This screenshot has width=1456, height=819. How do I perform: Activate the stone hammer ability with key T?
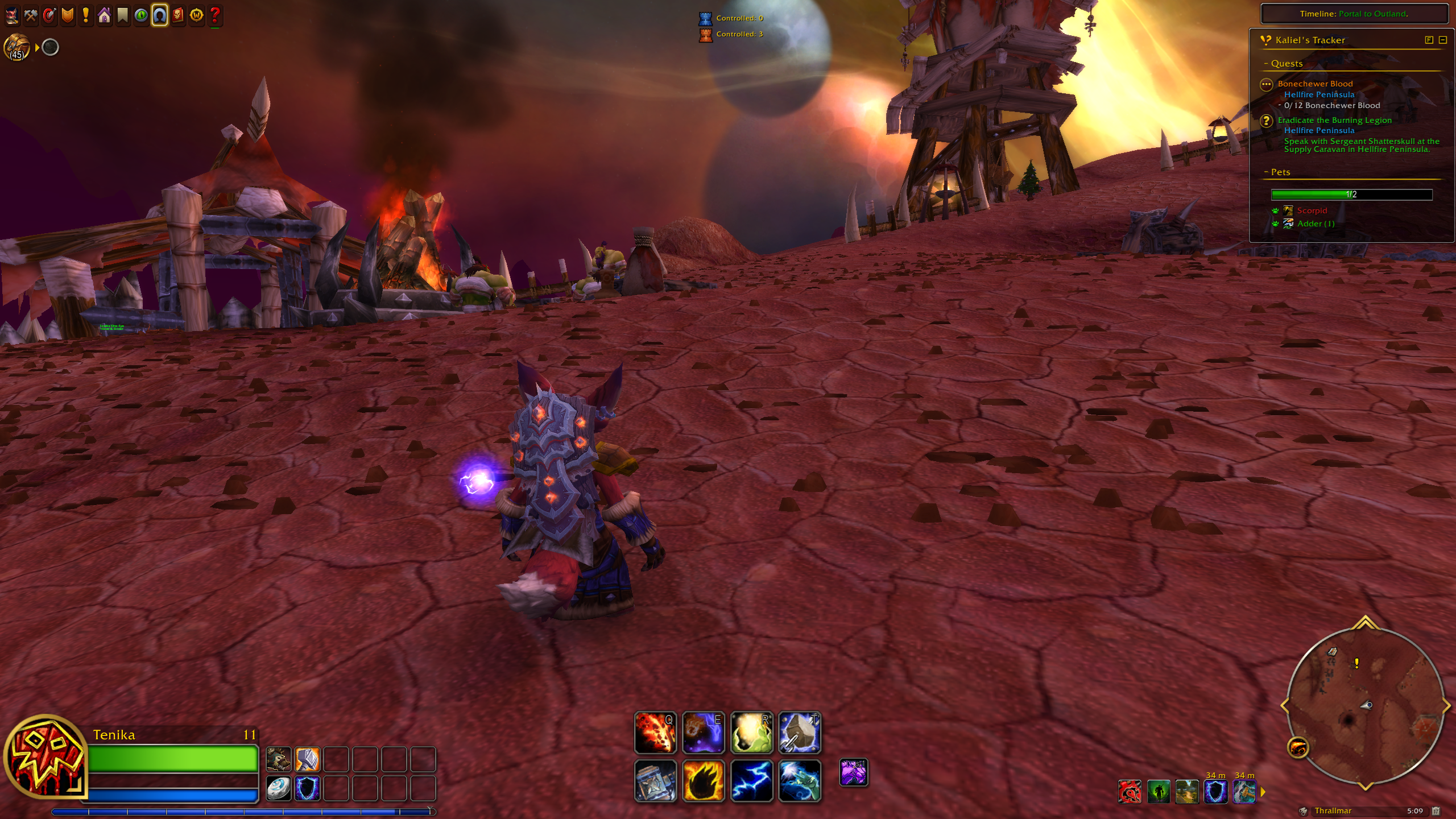[799, 733]
